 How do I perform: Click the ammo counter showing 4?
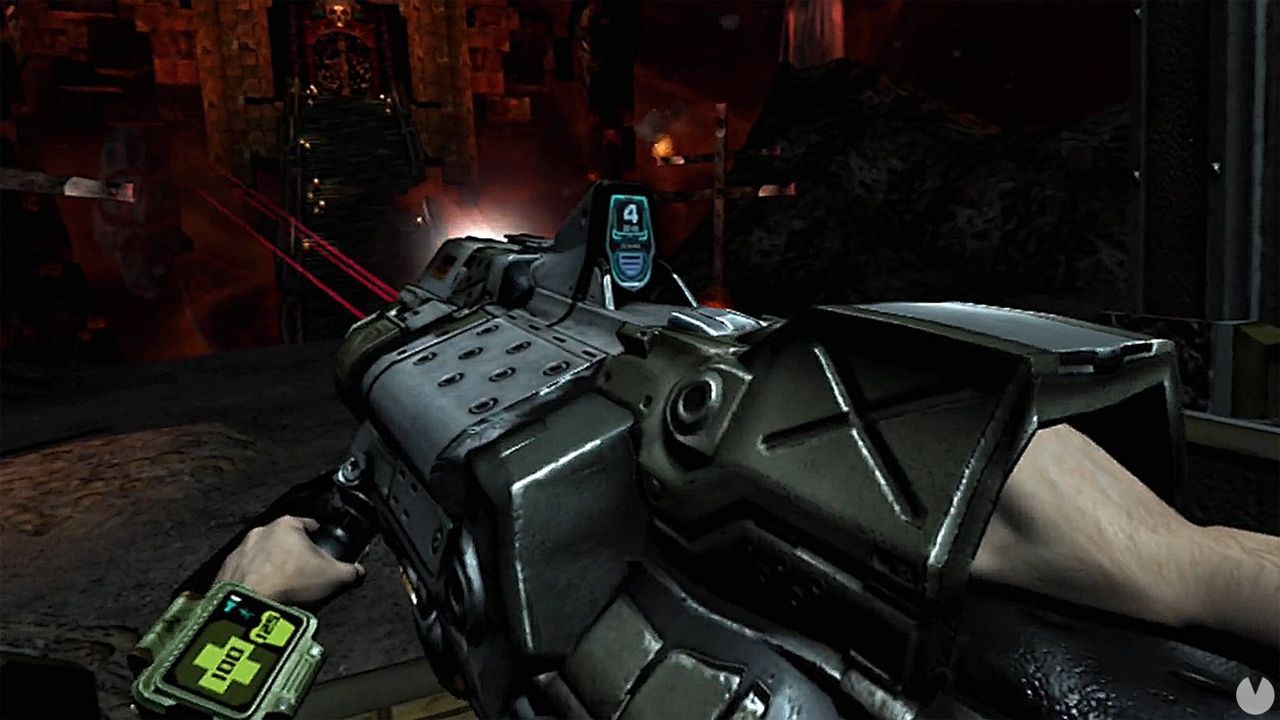coord(630,214)
